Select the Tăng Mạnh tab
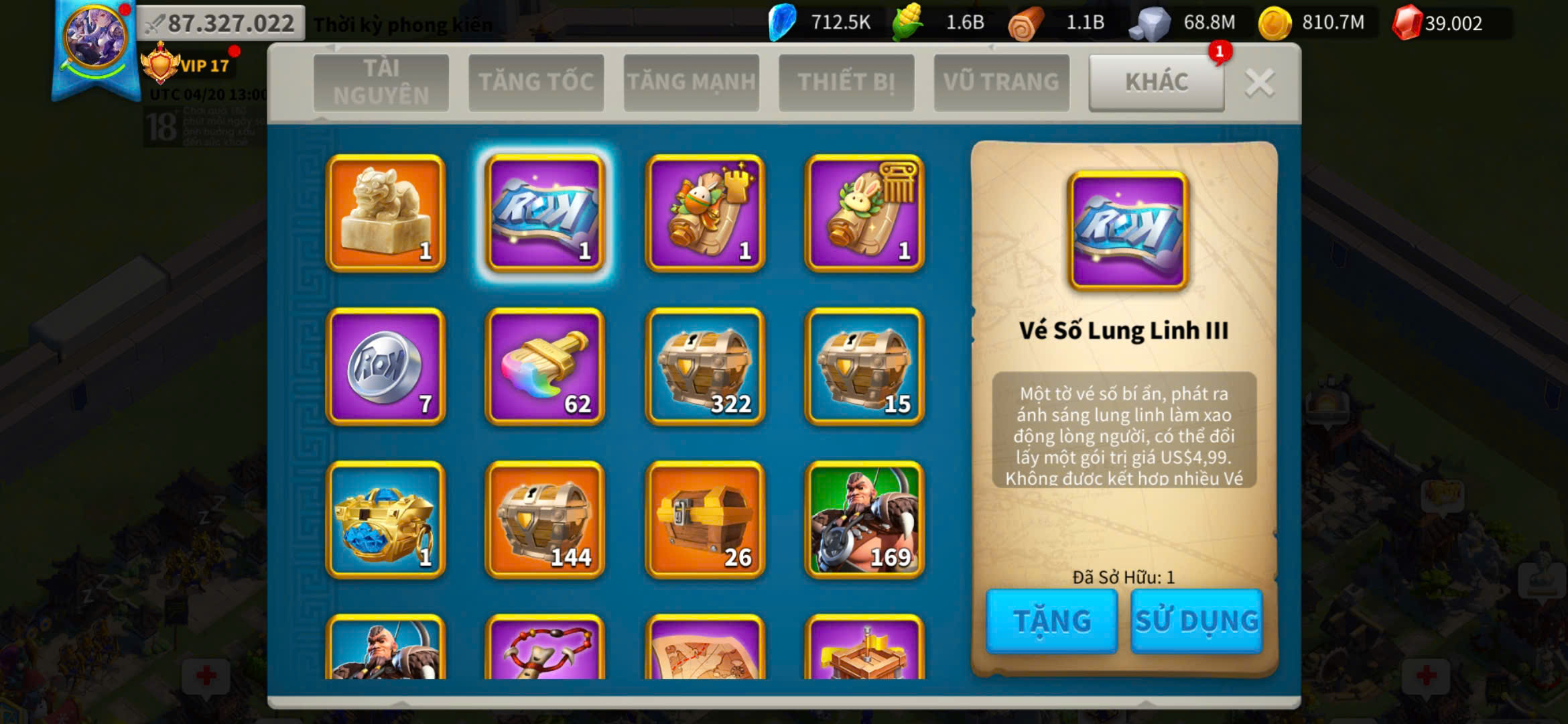This screenshot has height=724, width=1568. 691,82
